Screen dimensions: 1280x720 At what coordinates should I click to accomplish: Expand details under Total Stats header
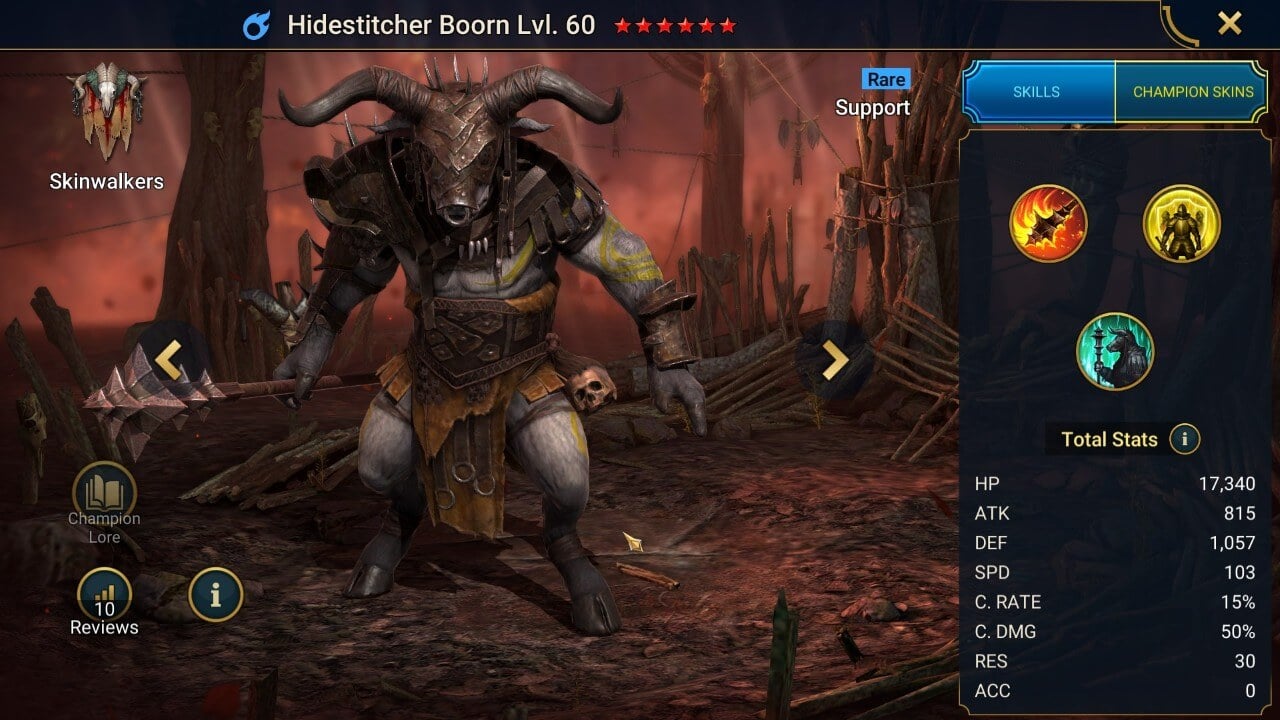(x=1110, y=439)
